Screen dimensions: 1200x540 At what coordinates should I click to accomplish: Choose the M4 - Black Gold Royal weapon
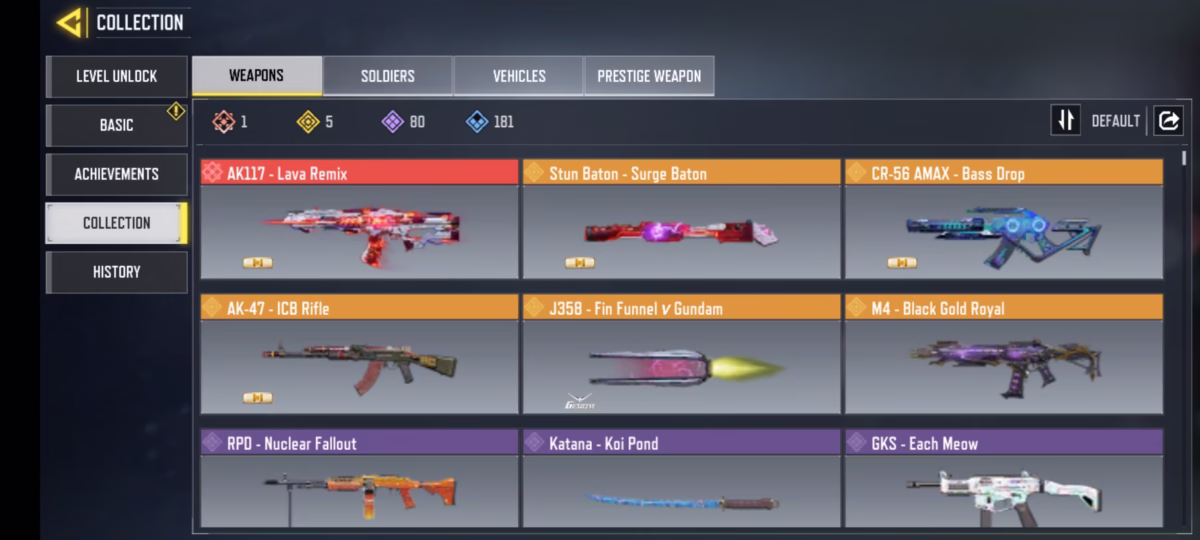coord(1003,354)
